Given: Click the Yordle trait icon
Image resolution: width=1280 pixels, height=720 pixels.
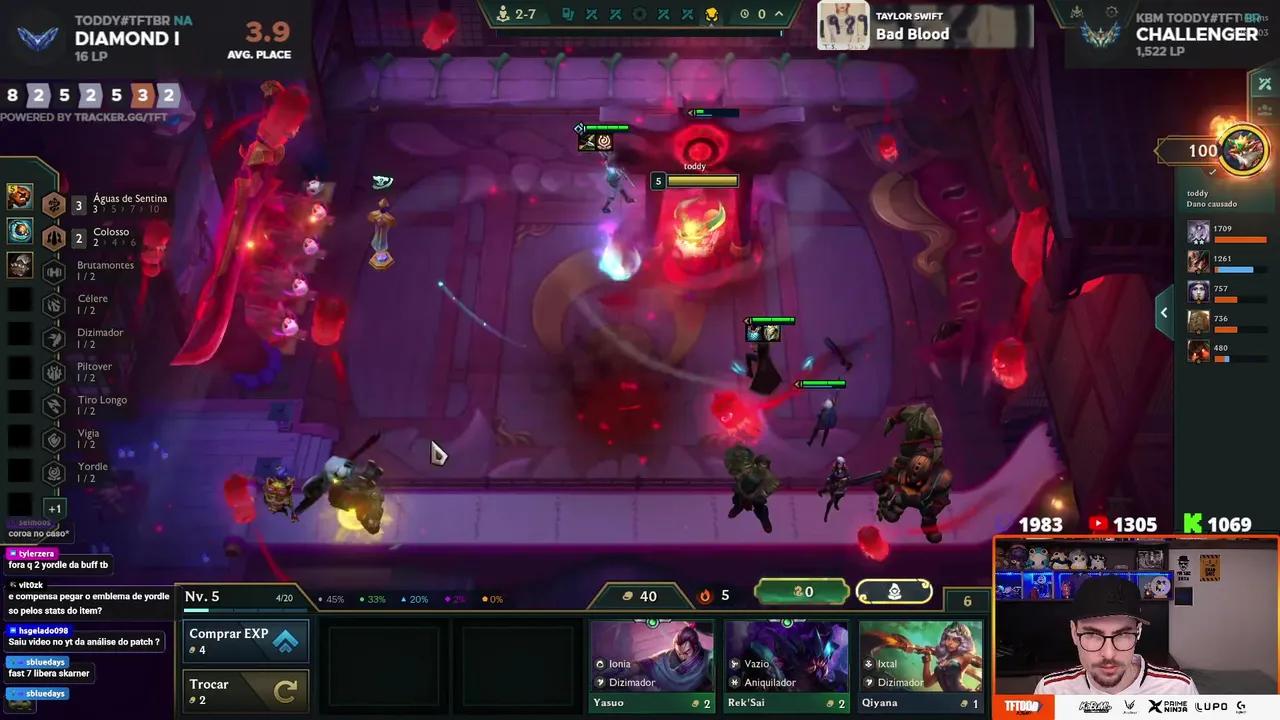Looking at the screenshot, I should pyautogui.click(x=54, y=472).
